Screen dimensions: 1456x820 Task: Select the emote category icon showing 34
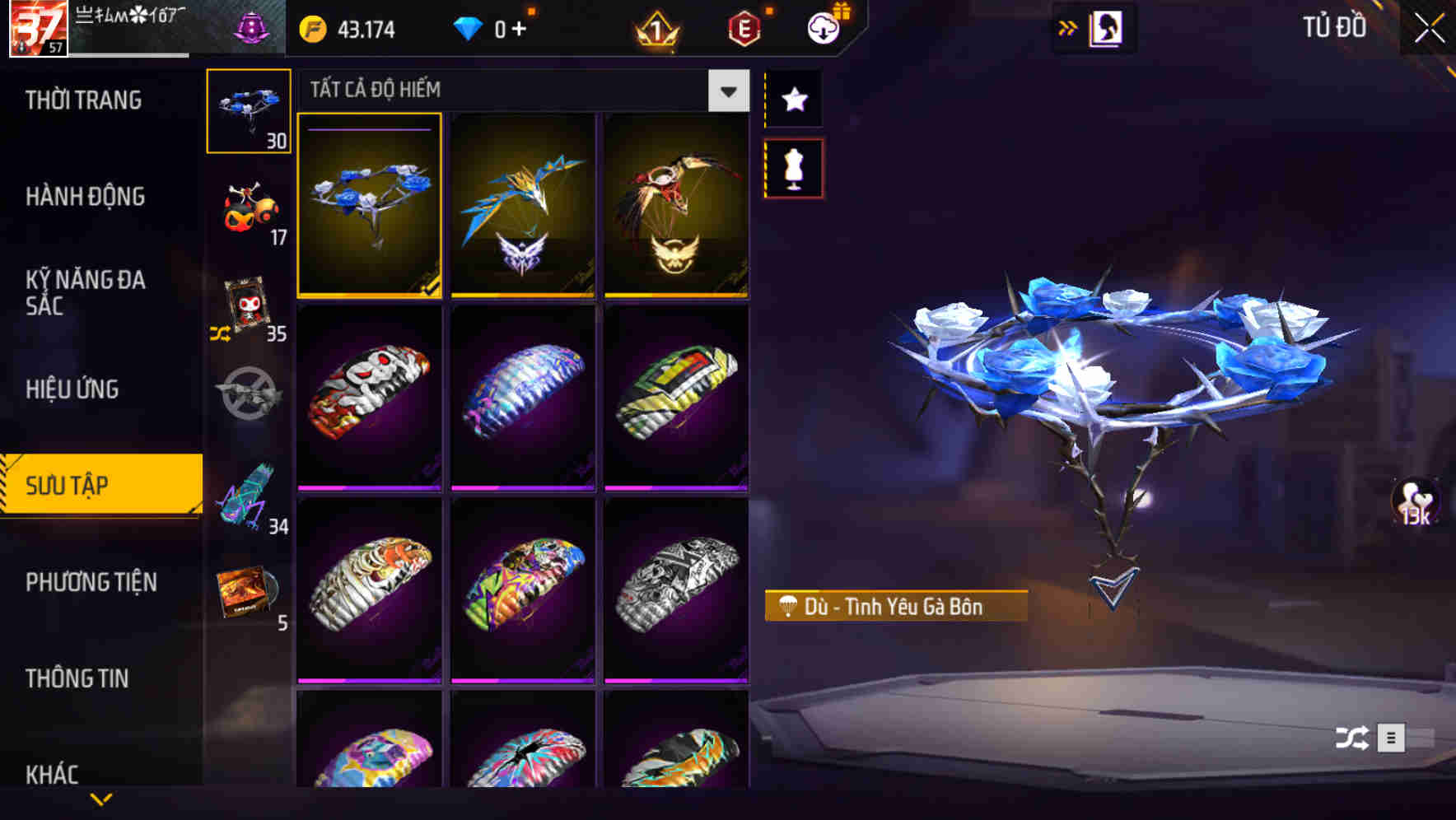pyautogui.click(x=248, y=494)
